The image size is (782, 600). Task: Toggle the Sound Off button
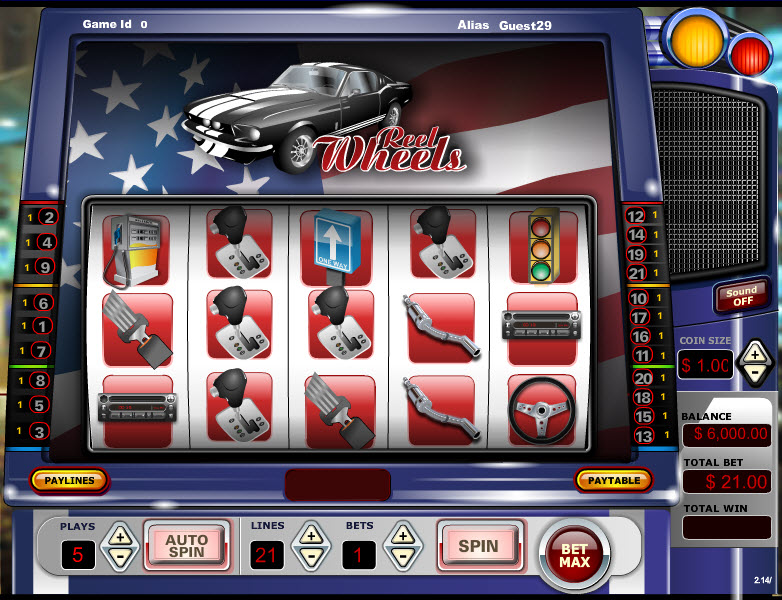(x=740, y=296)
